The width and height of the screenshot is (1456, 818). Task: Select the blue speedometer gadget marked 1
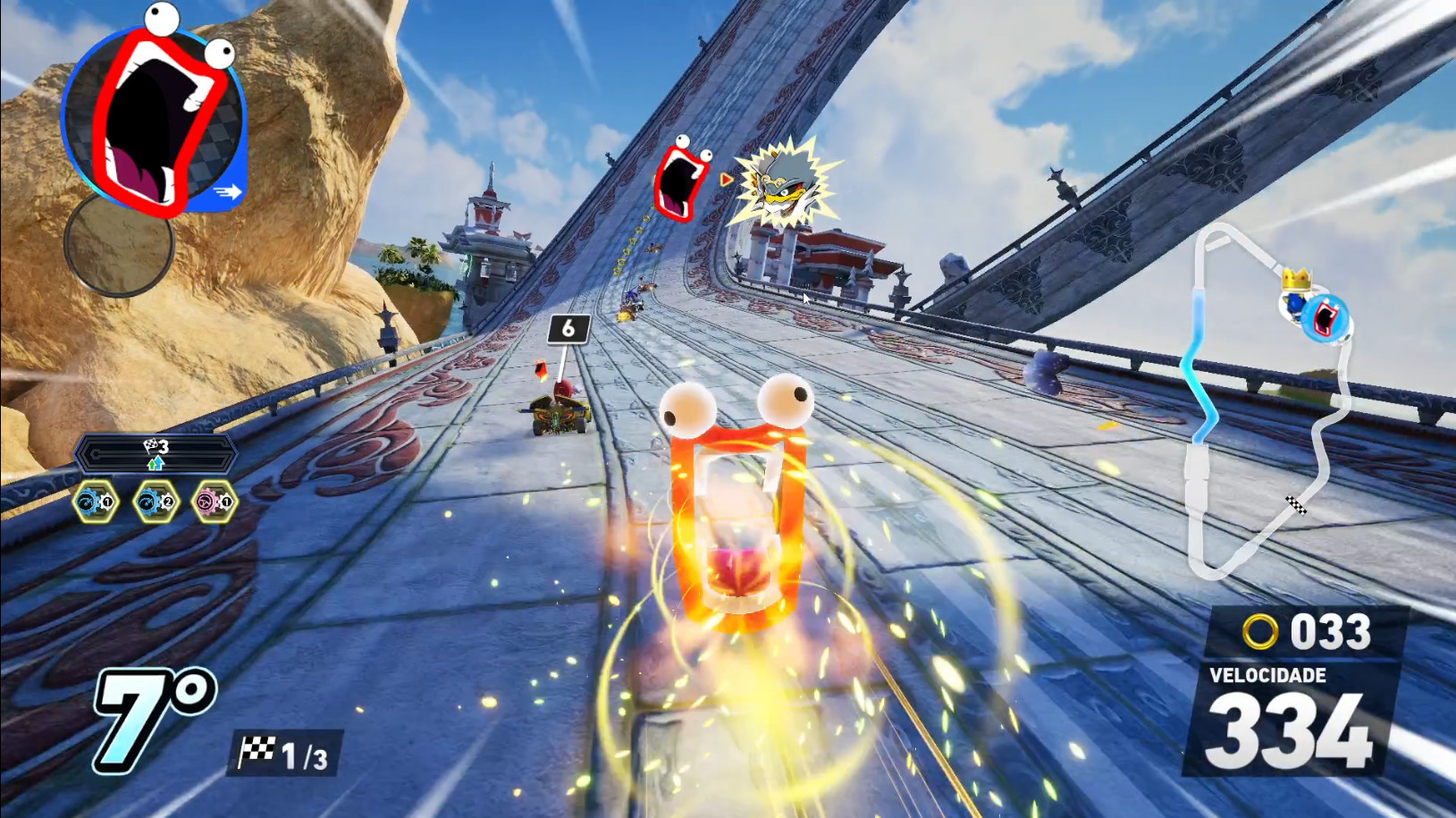pyautogui.click(x=95, y=502)
